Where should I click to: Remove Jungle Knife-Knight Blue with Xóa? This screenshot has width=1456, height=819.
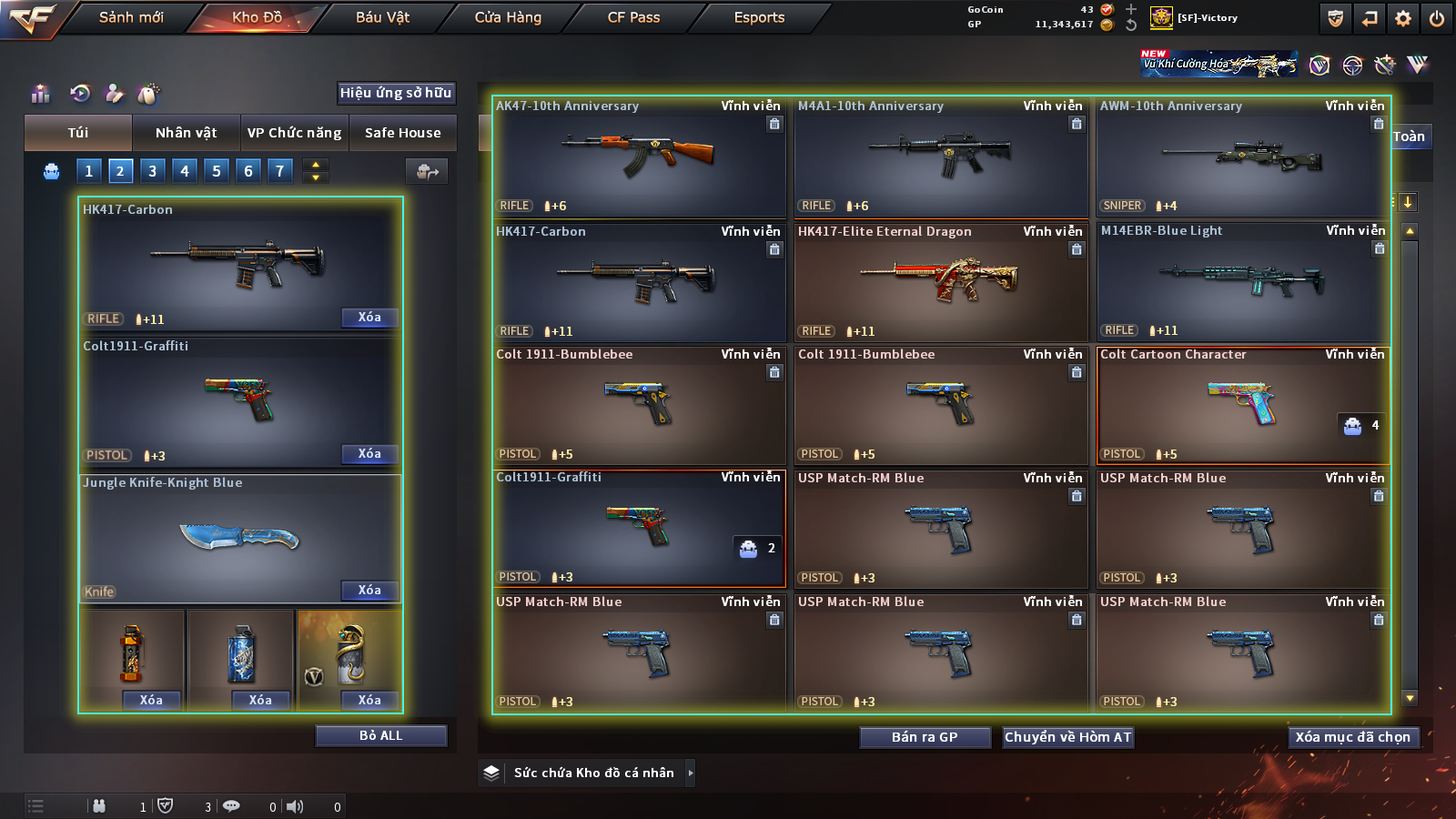pos(369,591)
